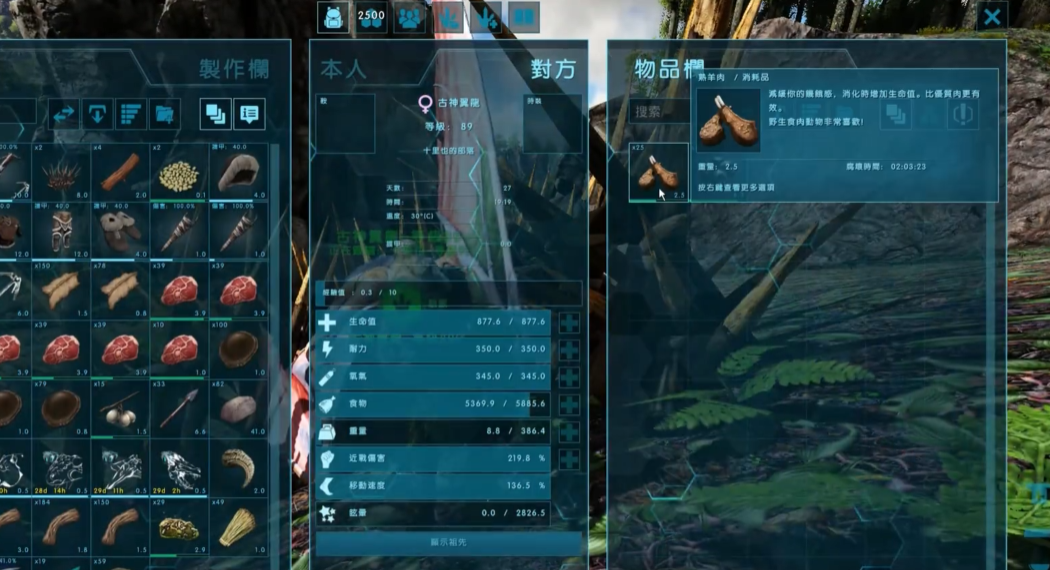Click the folder button in crafting toolbar
The image size is (1050, 570).
163,114
